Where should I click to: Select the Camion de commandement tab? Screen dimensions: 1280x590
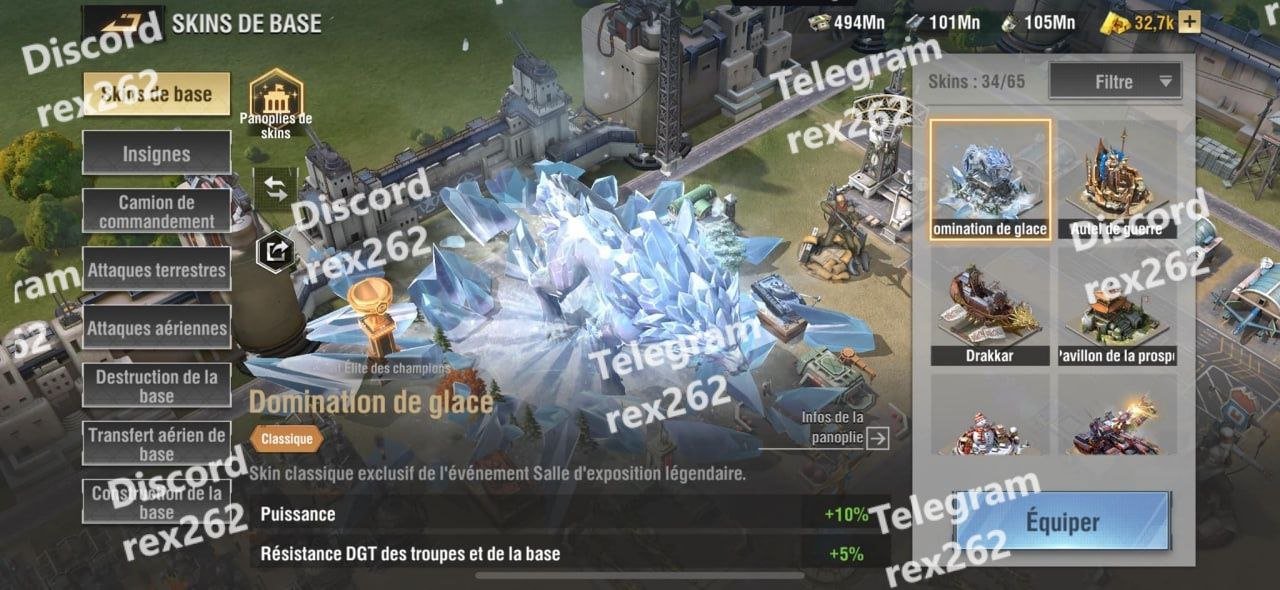tap(156, 212)
